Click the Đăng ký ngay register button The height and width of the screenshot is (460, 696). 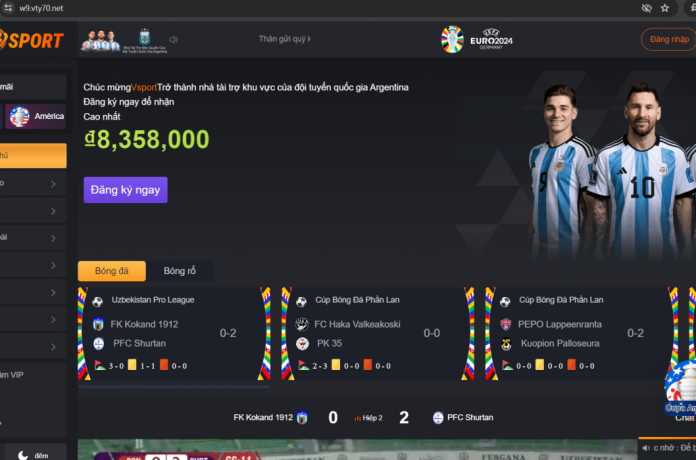tap(125, 190)
